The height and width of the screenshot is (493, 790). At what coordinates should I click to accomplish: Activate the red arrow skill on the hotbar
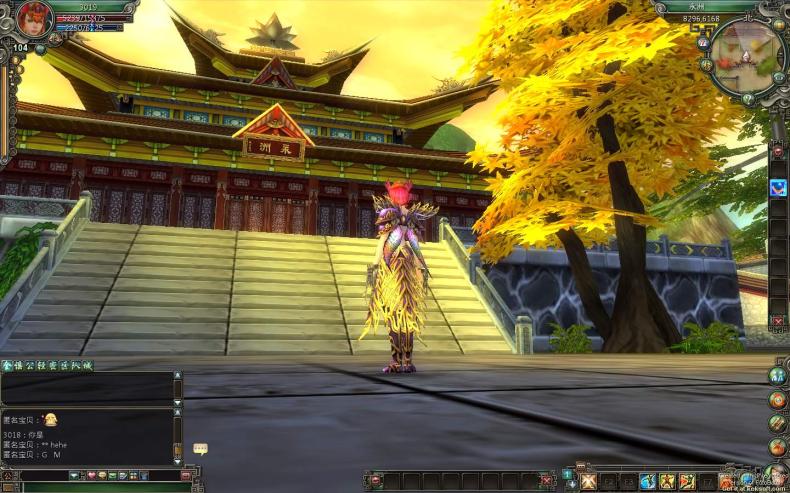tap(687, 482)
